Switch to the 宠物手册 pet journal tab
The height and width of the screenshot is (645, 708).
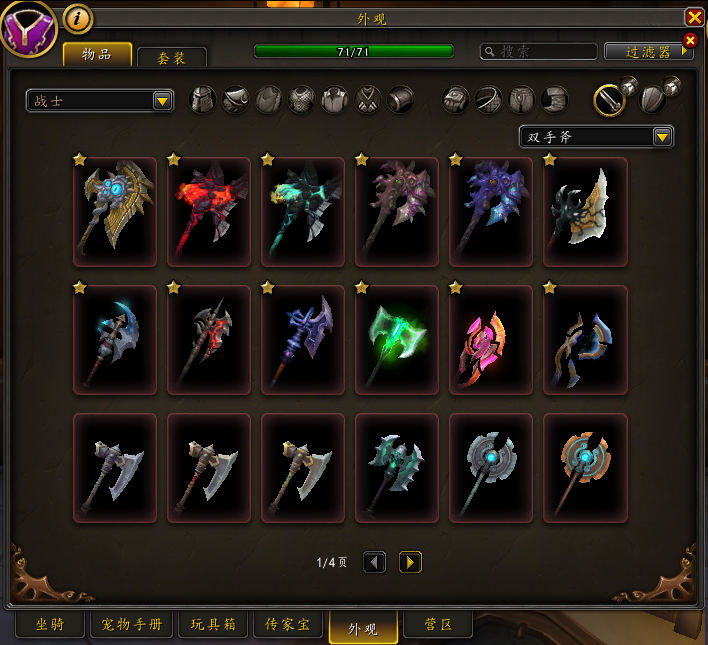point(132,626)
